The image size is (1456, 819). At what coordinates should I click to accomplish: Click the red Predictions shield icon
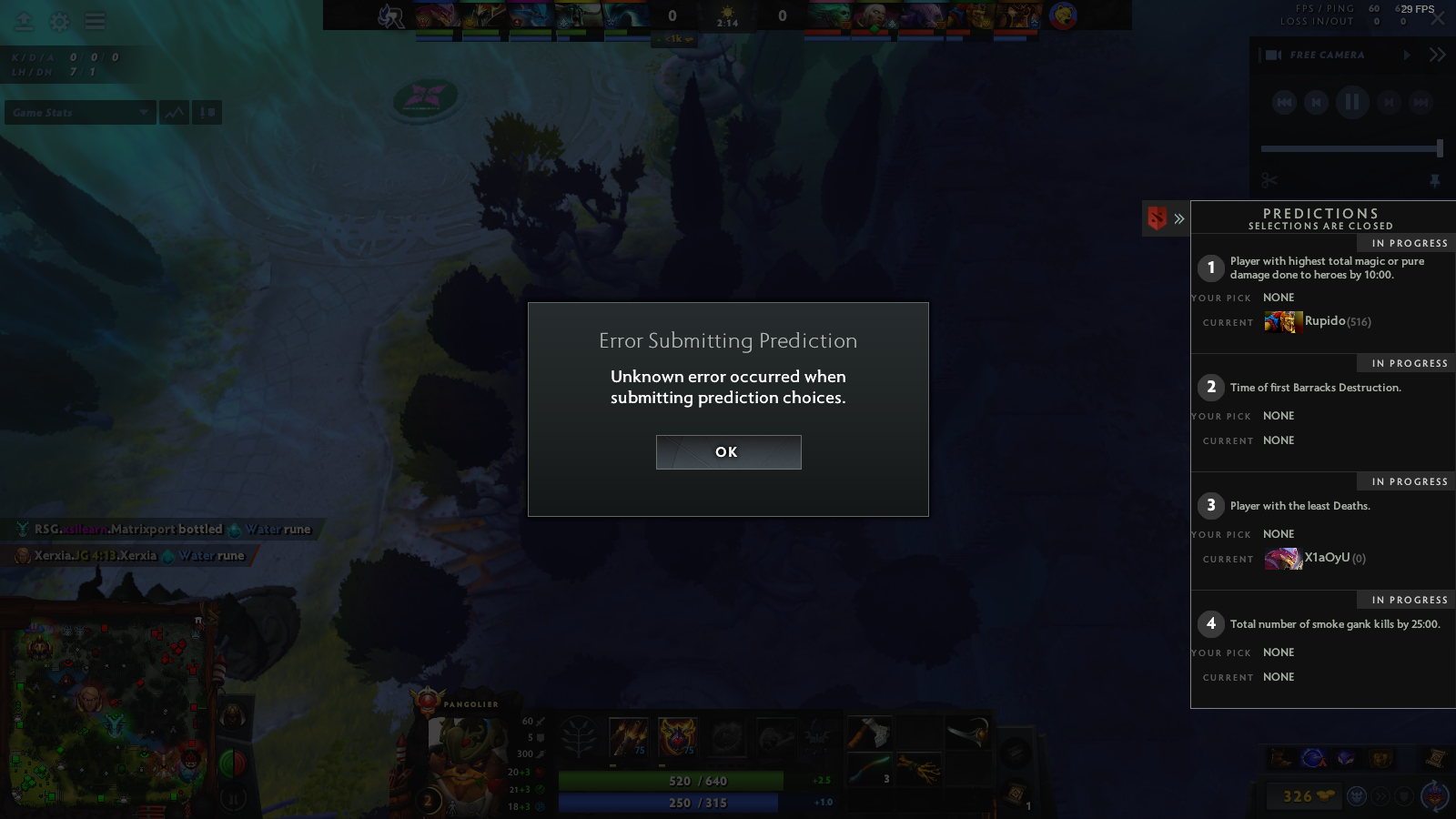1156,218
